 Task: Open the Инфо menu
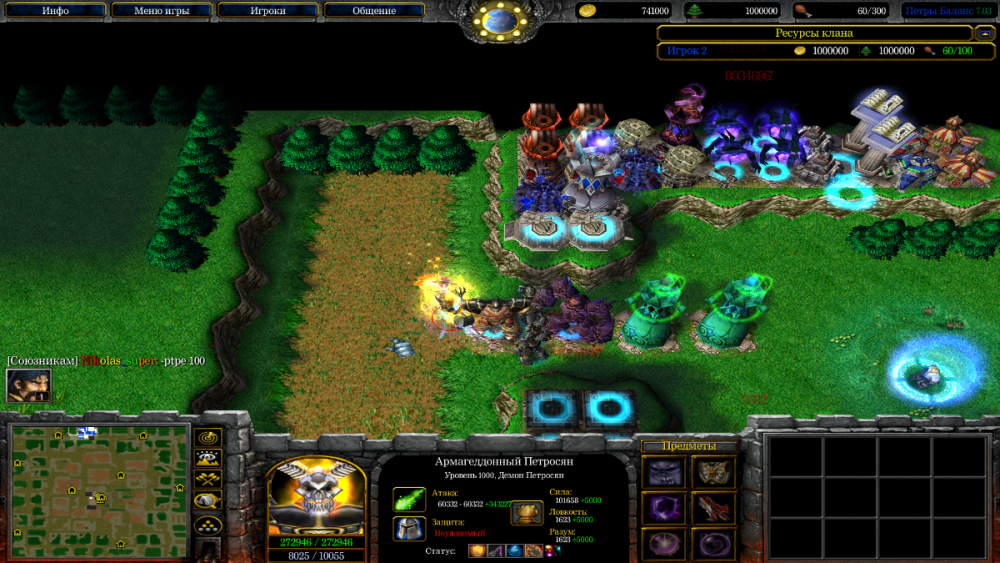pos(55,11)
